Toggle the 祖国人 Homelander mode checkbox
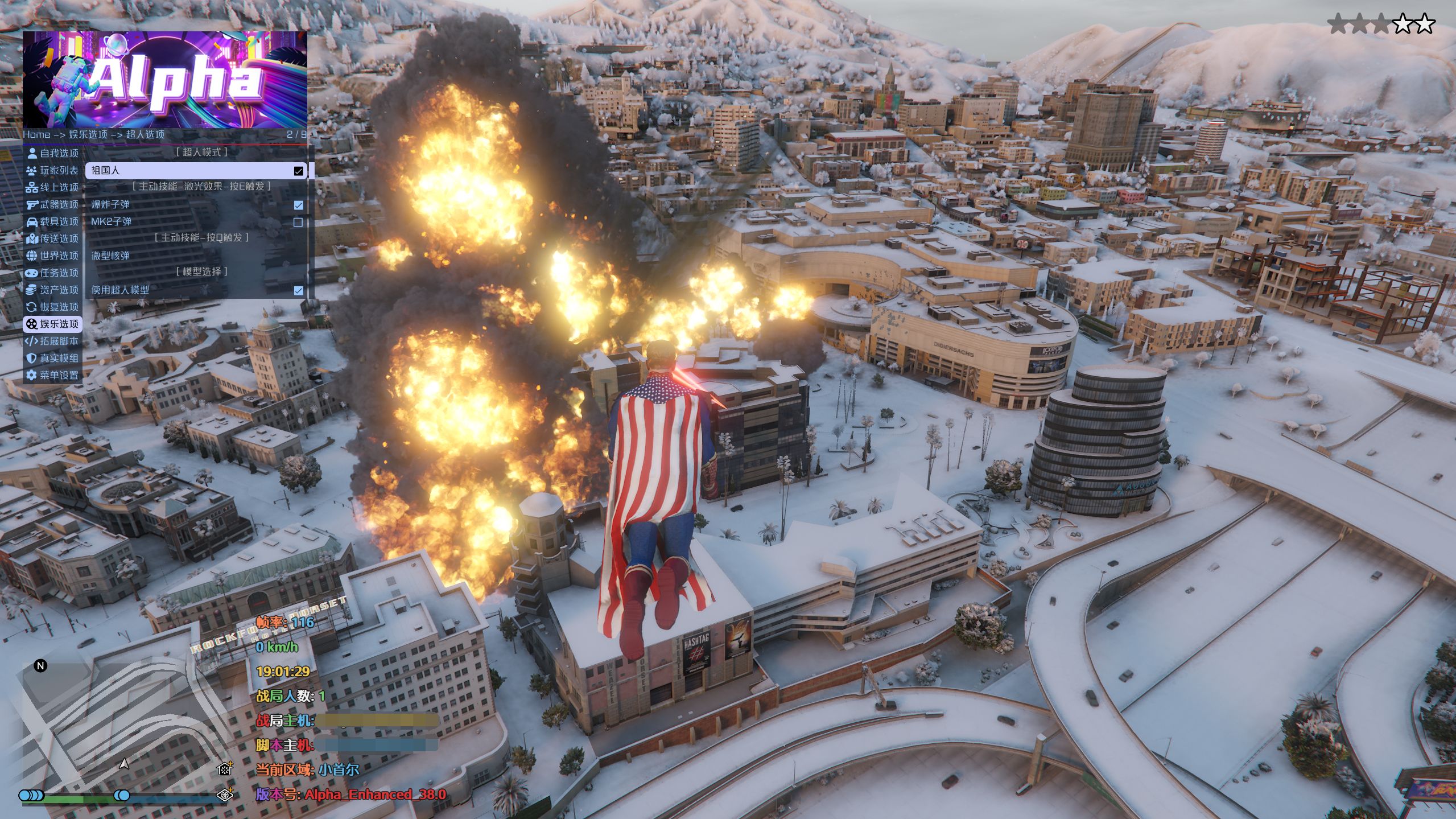Screen dimensions: 1456x819 click(298, 171)
